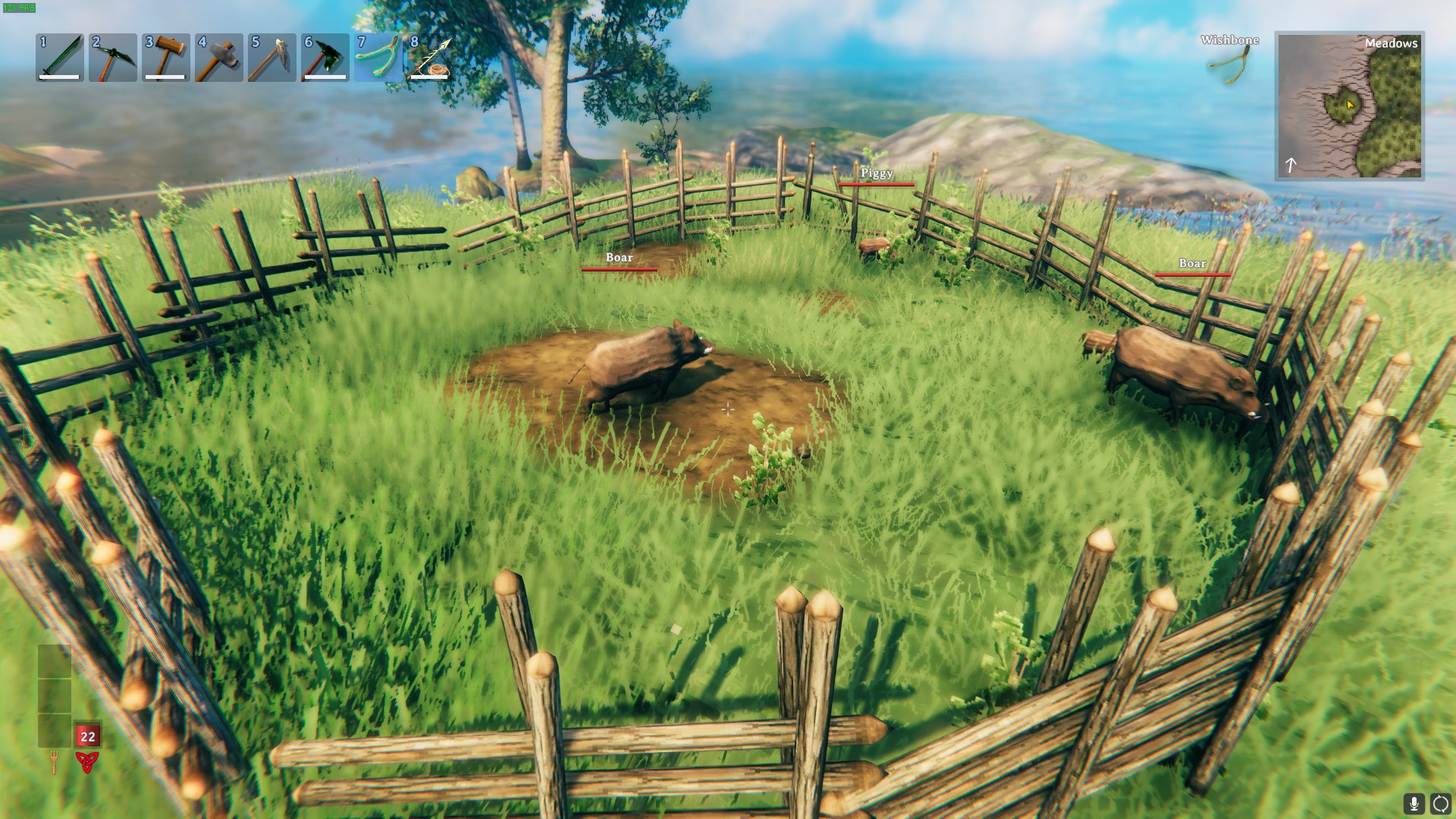Select the green sword in hotbar slot 1
Viewport: 1456px width, 819px height.
coord(60,57)
